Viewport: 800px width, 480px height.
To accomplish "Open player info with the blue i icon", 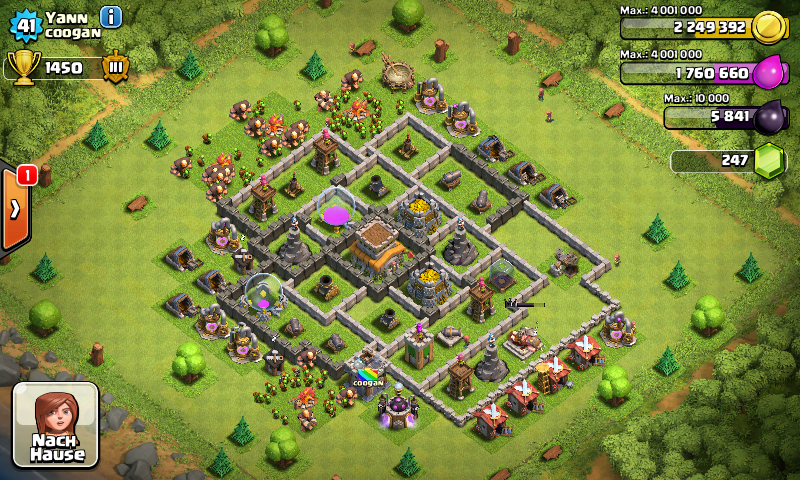I will [x=111, y=16].
